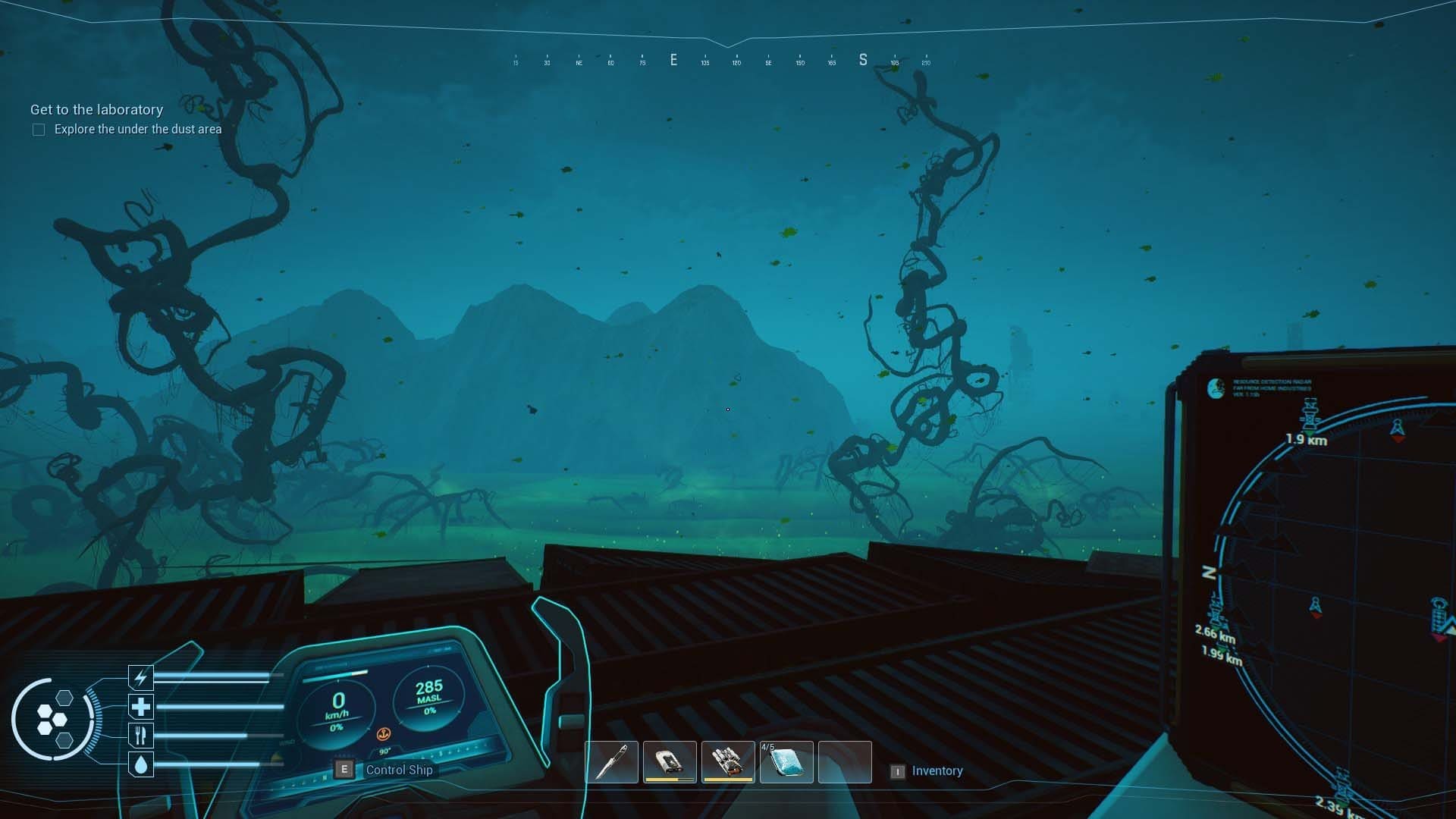Select the scalpel in the first hotbar slot
1456x819 pixels.
point(613,761)
